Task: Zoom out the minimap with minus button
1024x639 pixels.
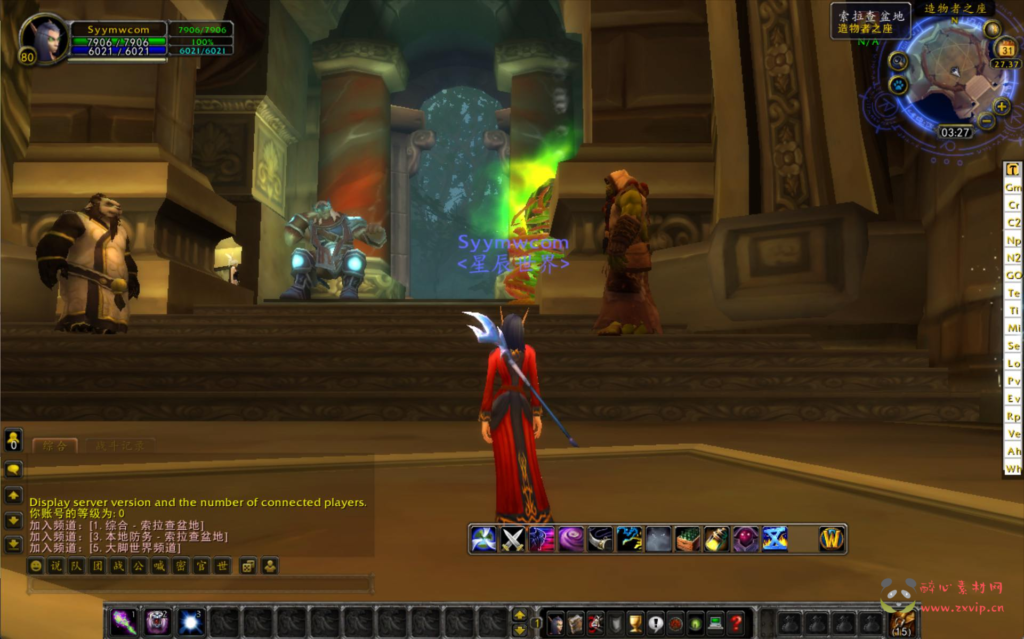Action: [x=986, y=122]
